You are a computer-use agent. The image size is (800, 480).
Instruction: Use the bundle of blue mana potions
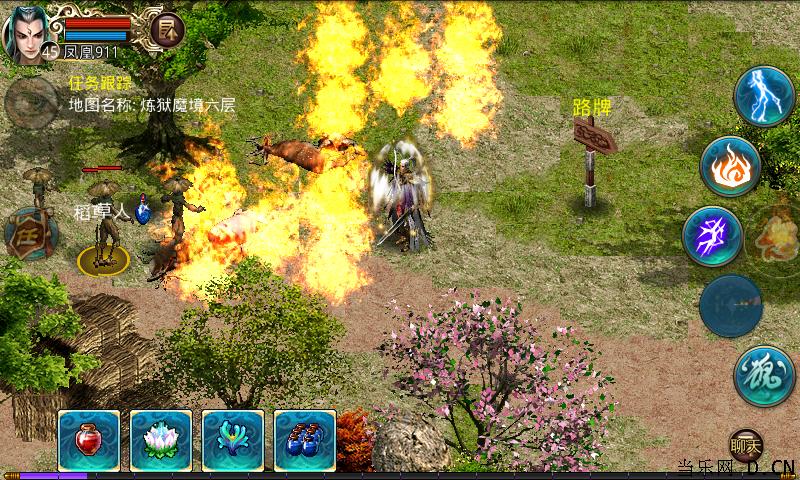point(304,440)
